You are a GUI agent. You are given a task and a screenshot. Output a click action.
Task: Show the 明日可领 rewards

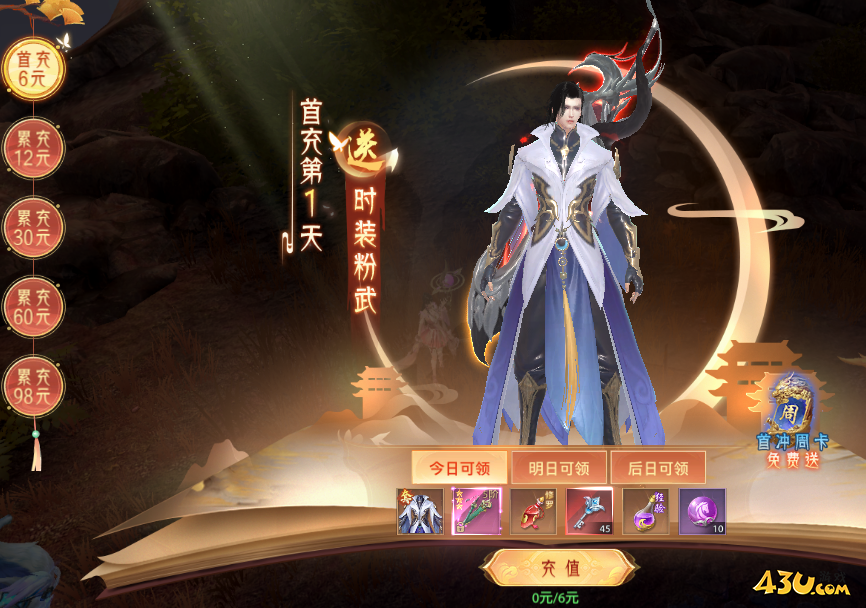pos(558,467)
